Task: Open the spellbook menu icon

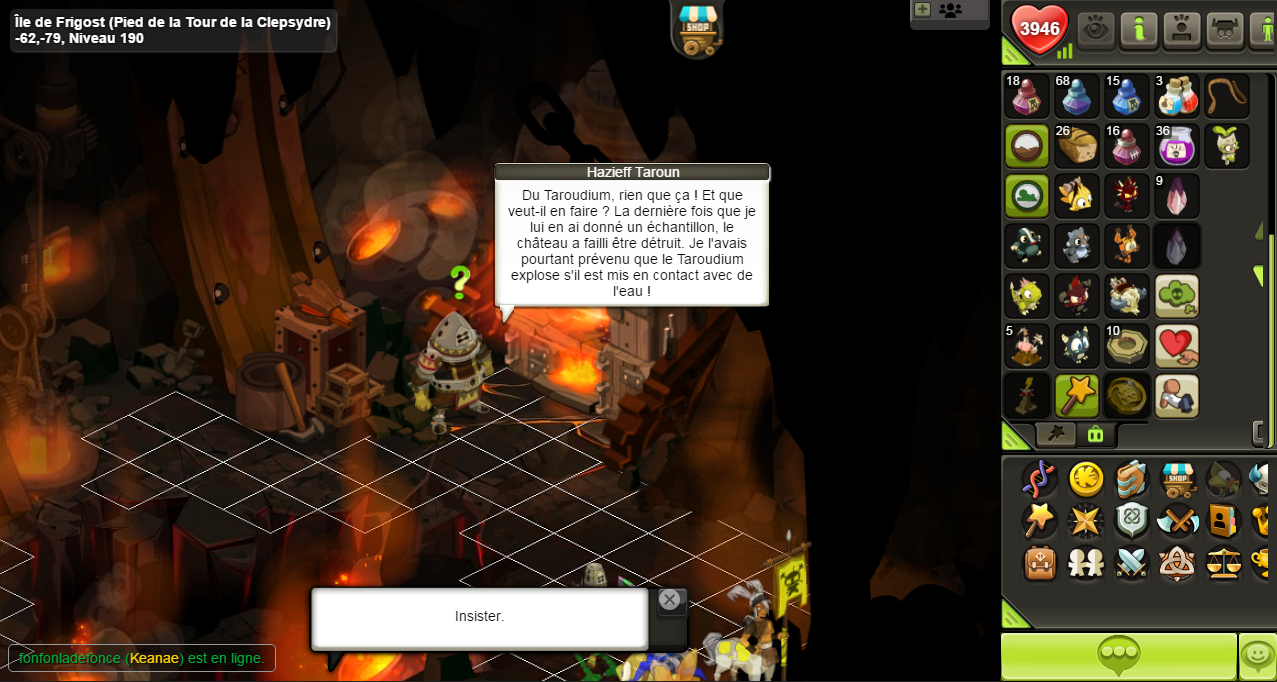Action: (x=1131, y=480)
